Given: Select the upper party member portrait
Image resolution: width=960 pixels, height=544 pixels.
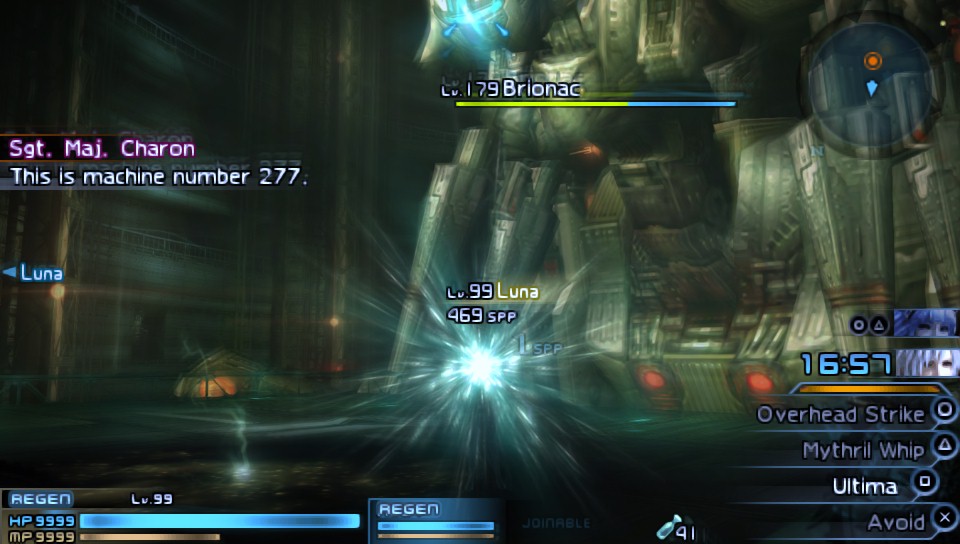Looking at the screenshot, I should 927,323.
